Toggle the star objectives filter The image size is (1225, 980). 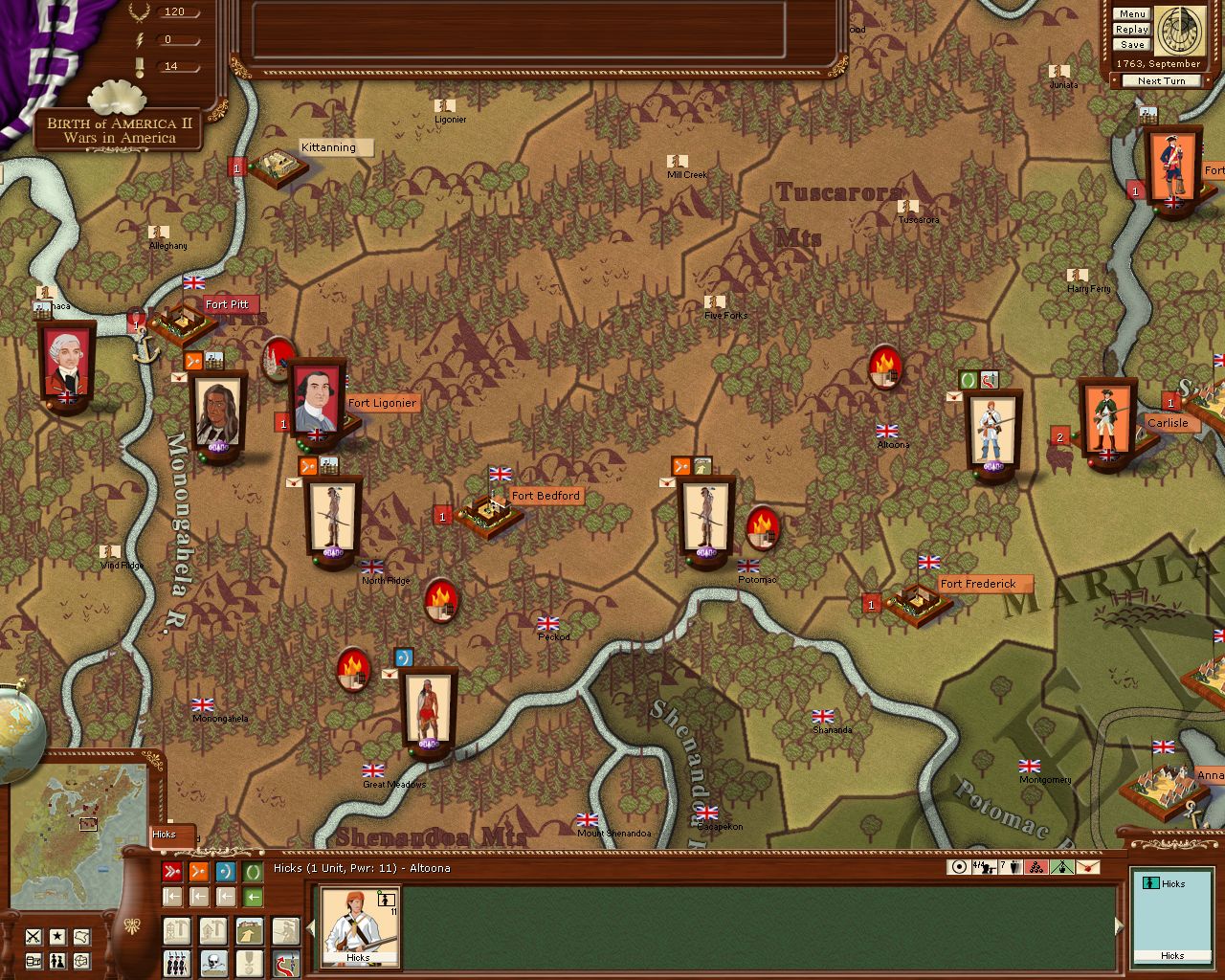57,936
